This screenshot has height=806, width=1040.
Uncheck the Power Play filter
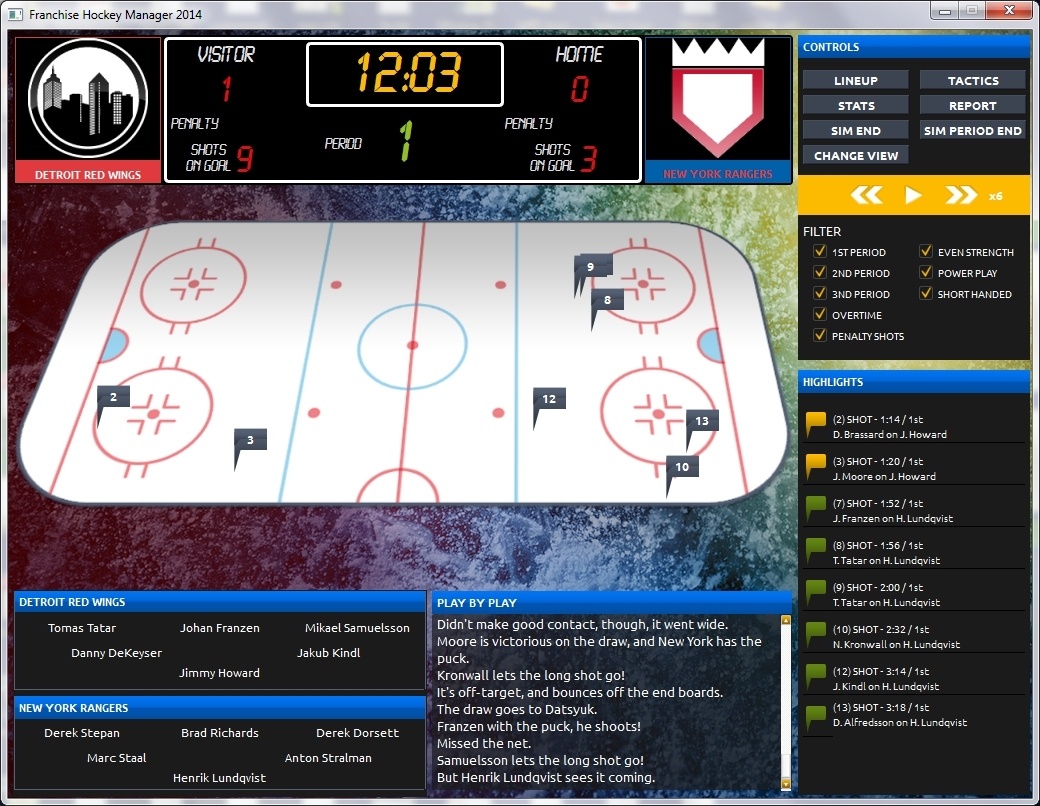click(926, 273)
